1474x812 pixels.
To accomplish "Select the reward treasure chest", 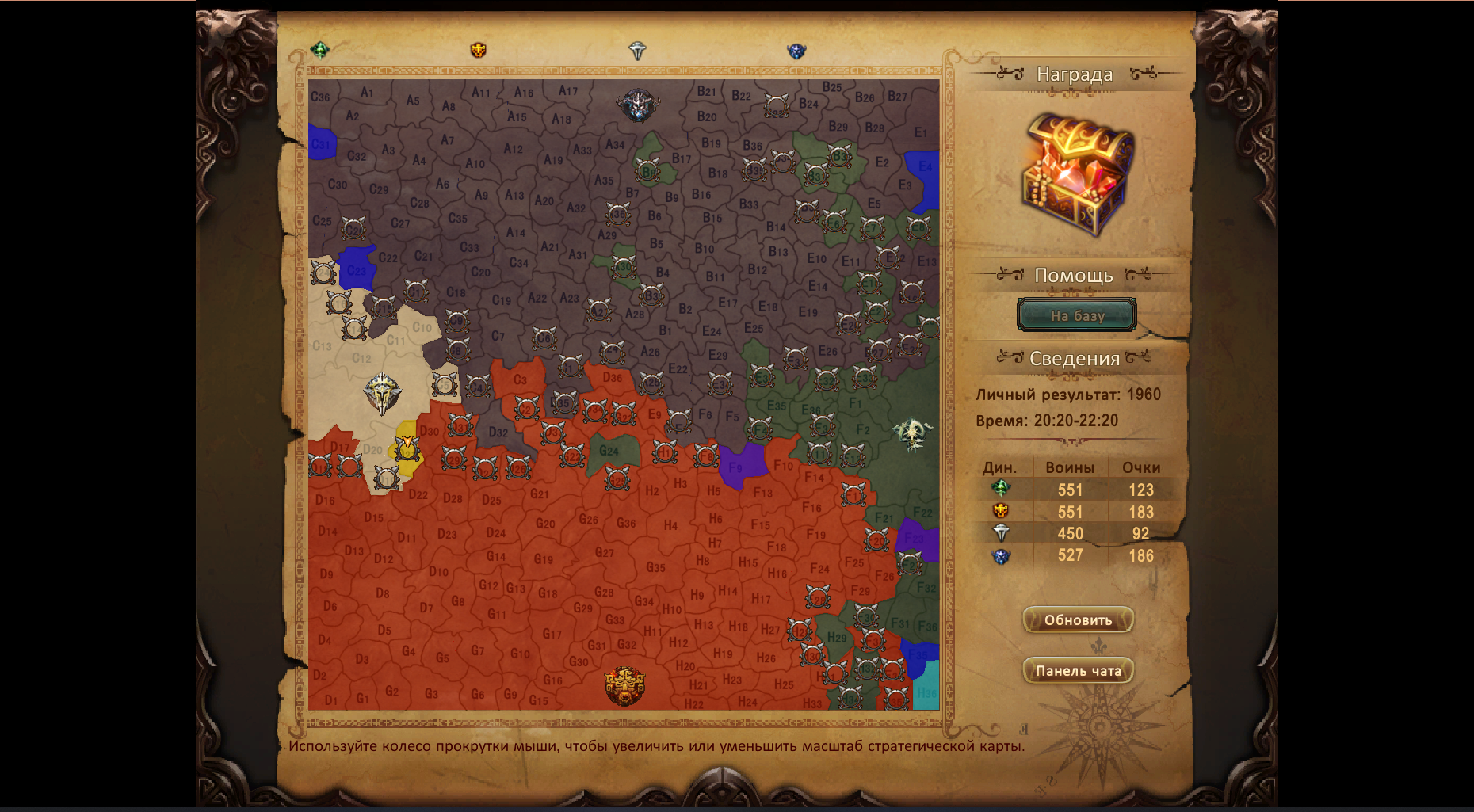I will 1077,173.
